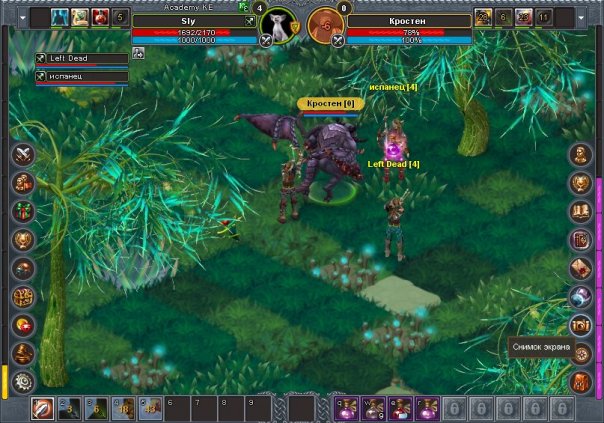Open the crossed swords combat menu

coord(23,154)
